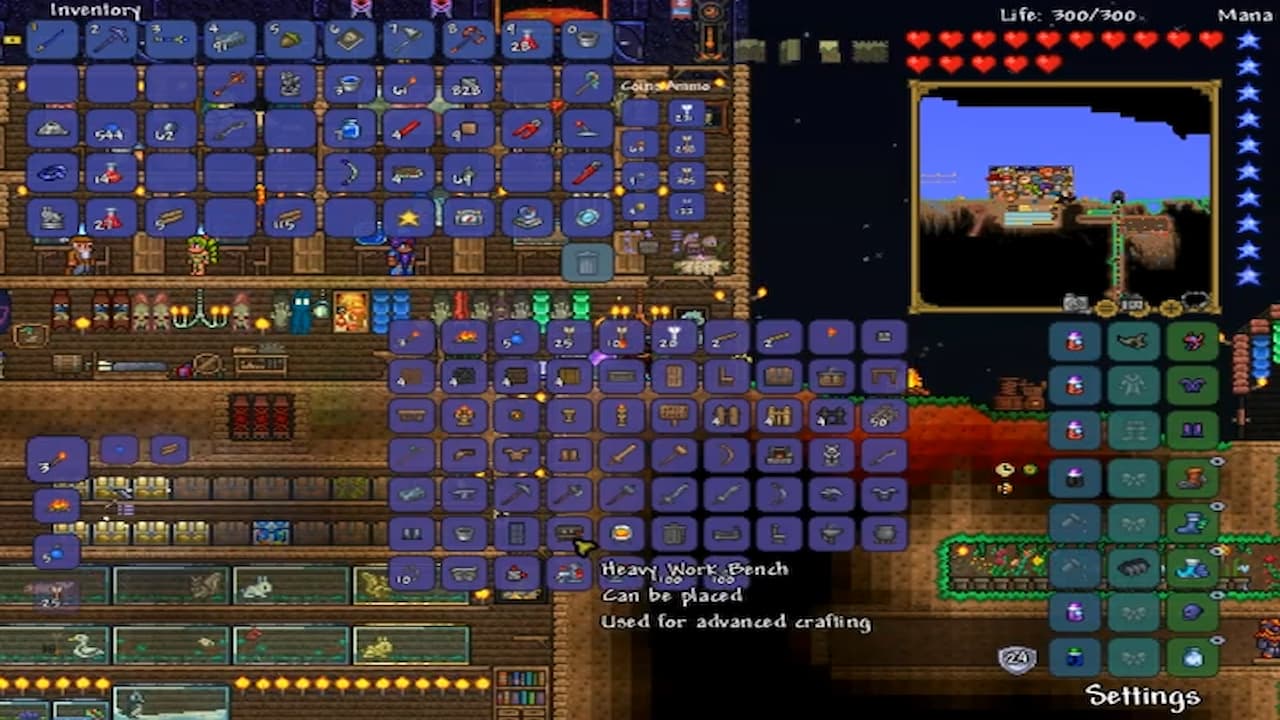Screen dimensions: 1280x720
Task: Click the campfire recipe in the crafting grid
Action: (x=465, y=338)
